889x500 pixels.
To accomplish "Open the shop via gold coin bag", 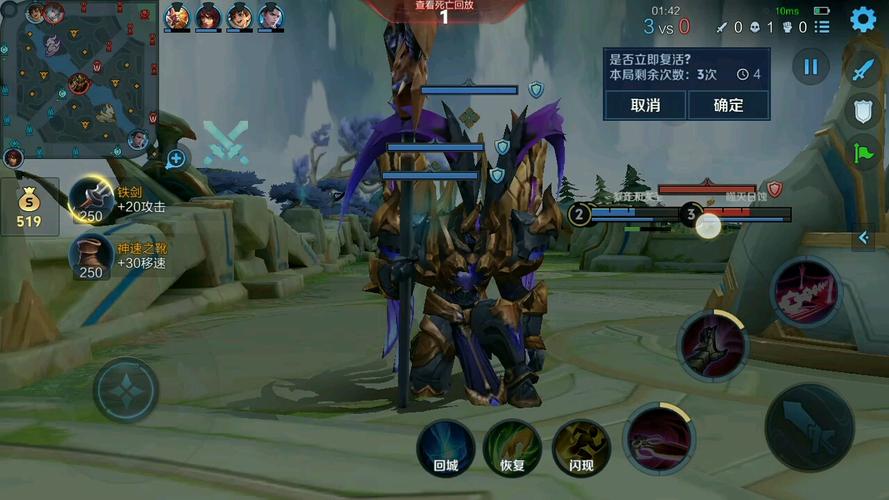I will pyautogui.click(x=29, y=206).
